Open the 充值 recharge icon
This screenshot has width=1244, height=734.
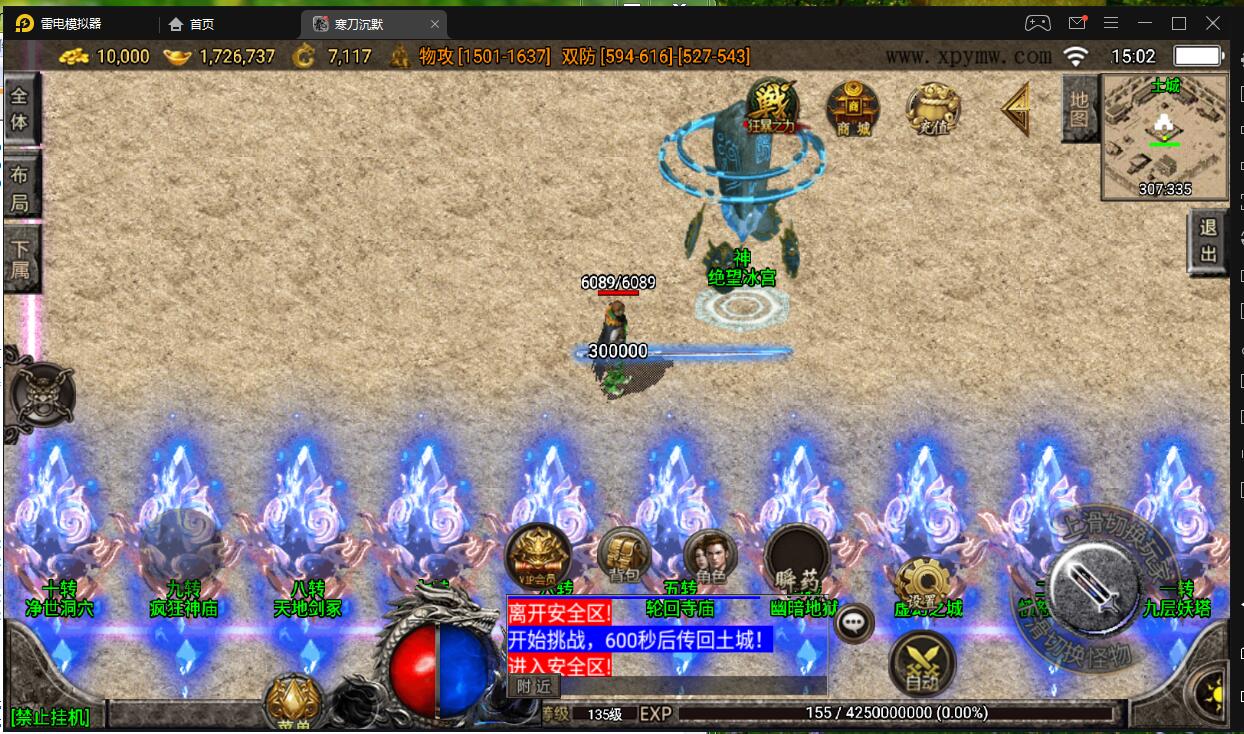click(933, 108)
